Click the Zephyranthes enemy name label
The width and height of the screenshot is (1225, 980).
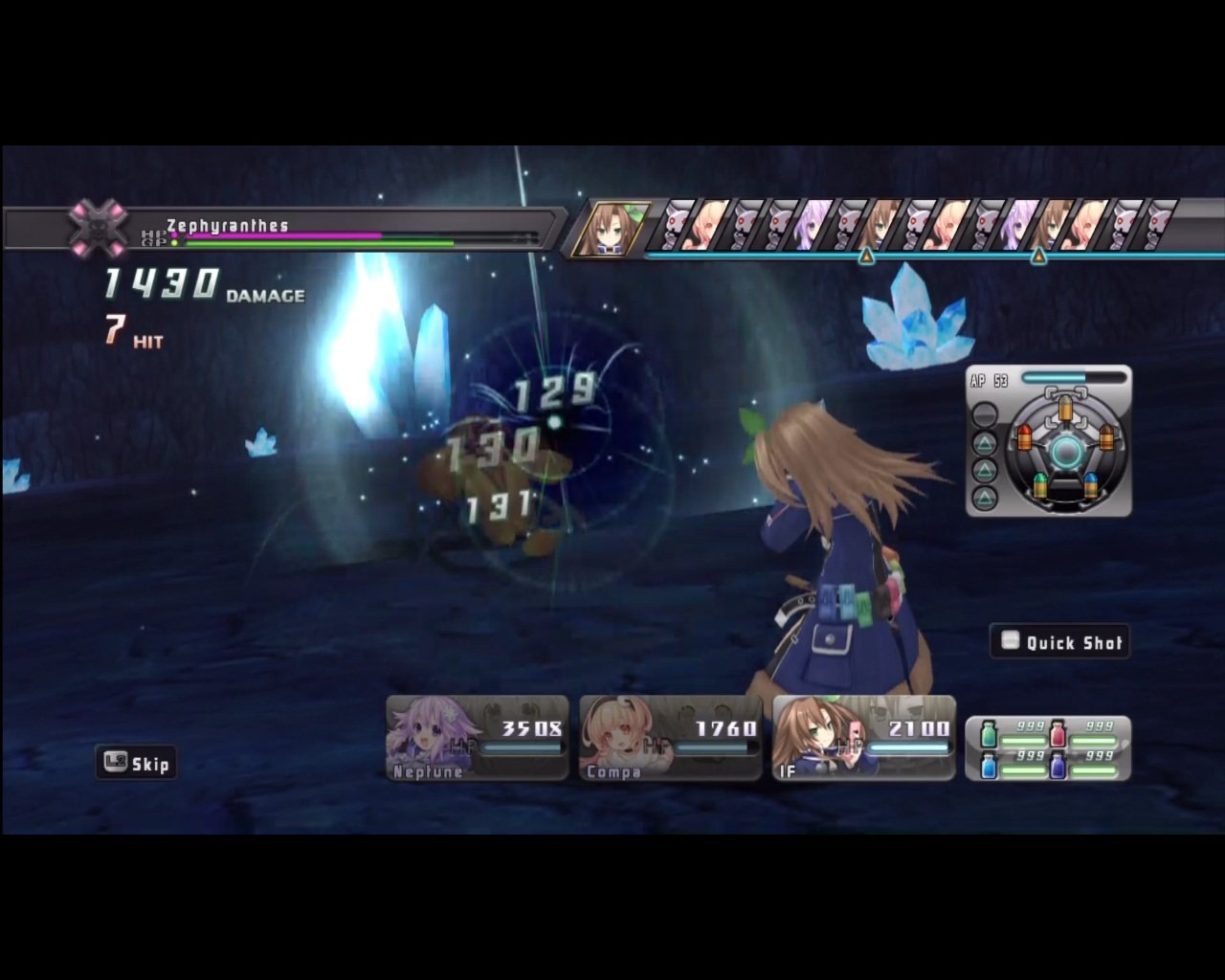coord(227,224)
